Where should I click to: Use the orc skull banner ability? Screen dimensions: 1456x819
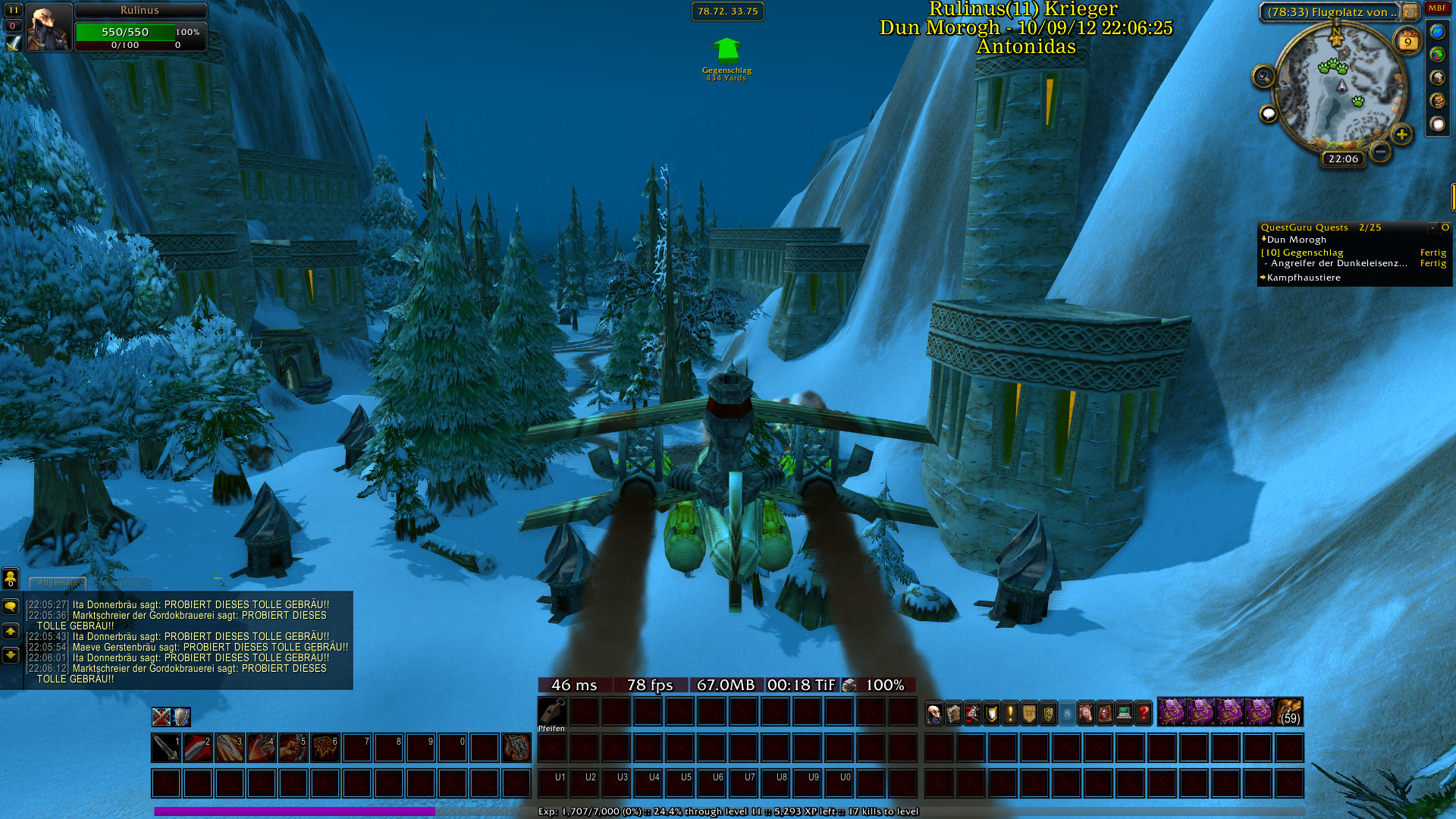coord(325,748)
